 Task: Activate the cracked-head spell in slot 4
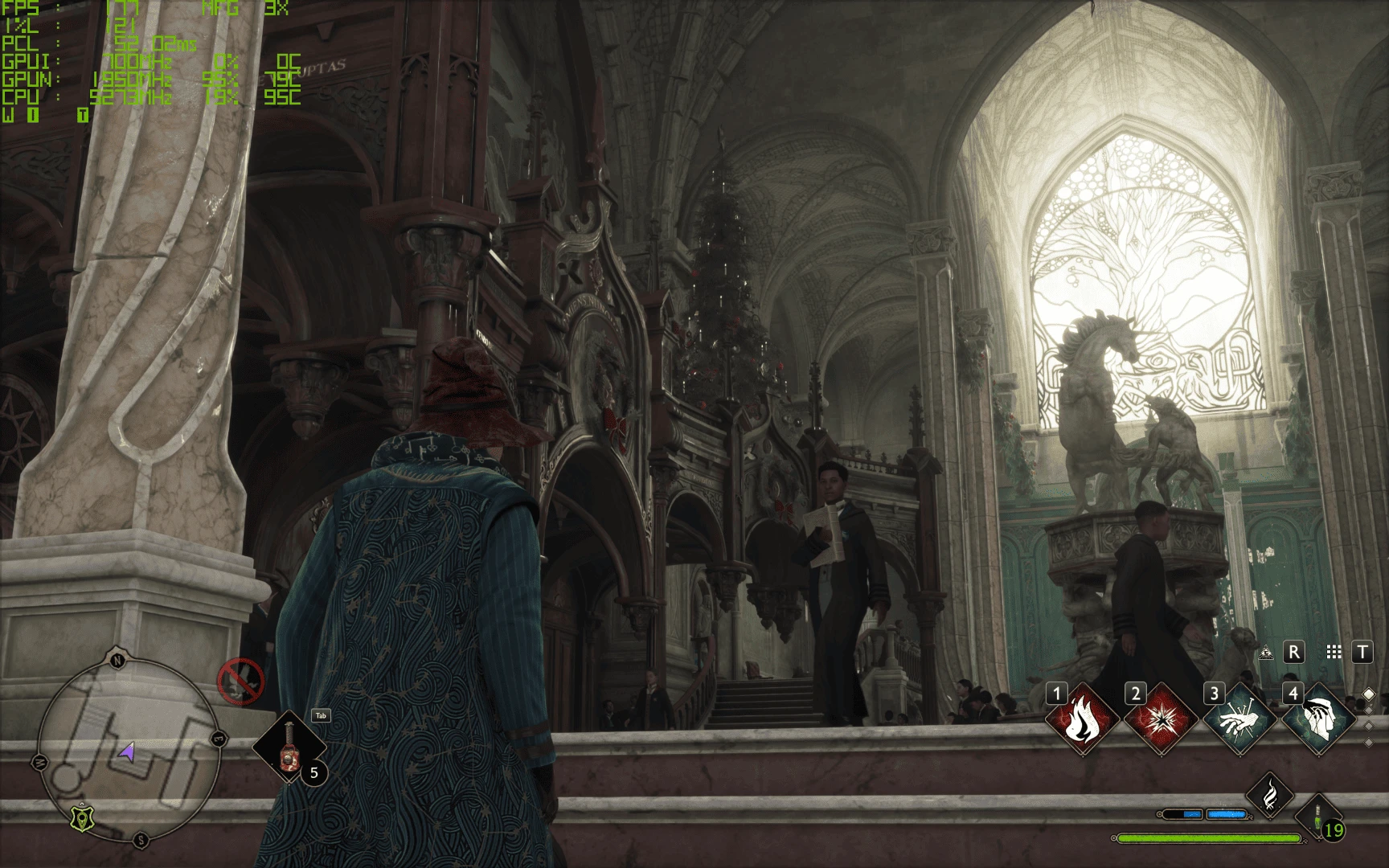1318,719
